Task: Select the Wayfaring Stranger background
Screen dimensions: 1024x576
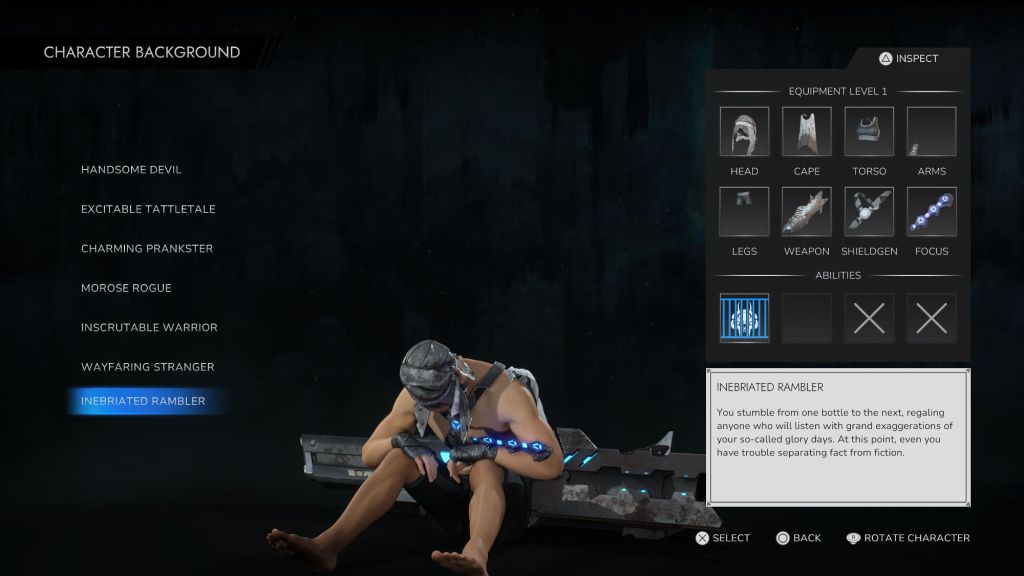Action: (147, 367)
